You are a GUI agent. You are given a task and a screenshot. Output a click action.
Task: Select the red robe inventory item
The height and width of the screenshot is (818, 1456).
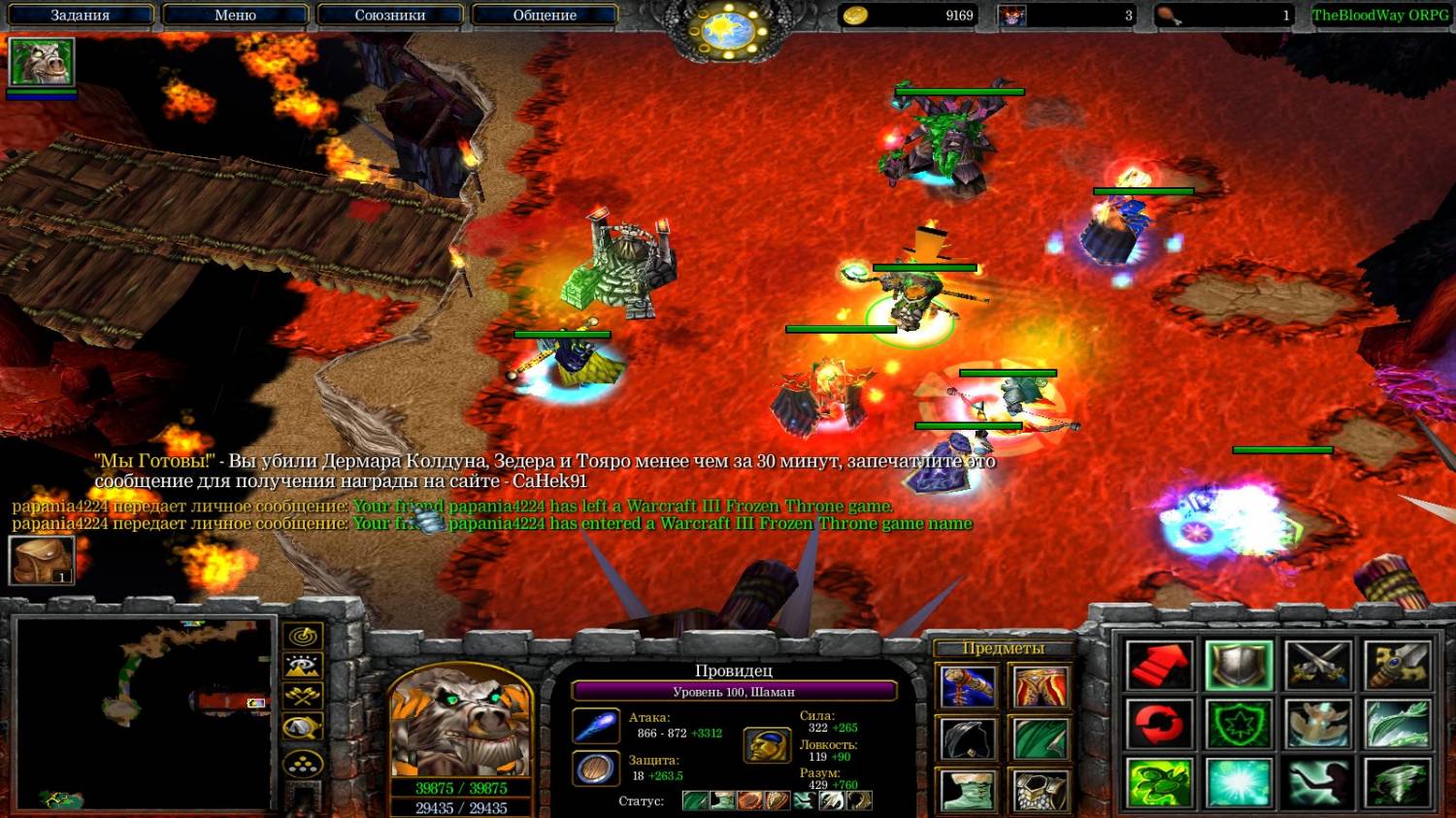point(1040,687)
